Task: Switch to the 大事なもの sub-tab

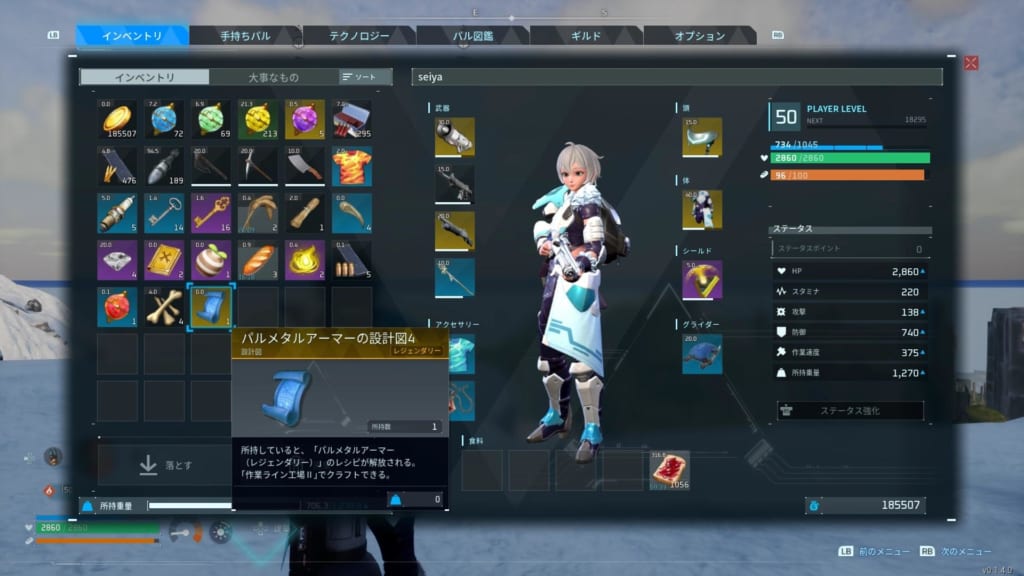Action: point(273,77)
